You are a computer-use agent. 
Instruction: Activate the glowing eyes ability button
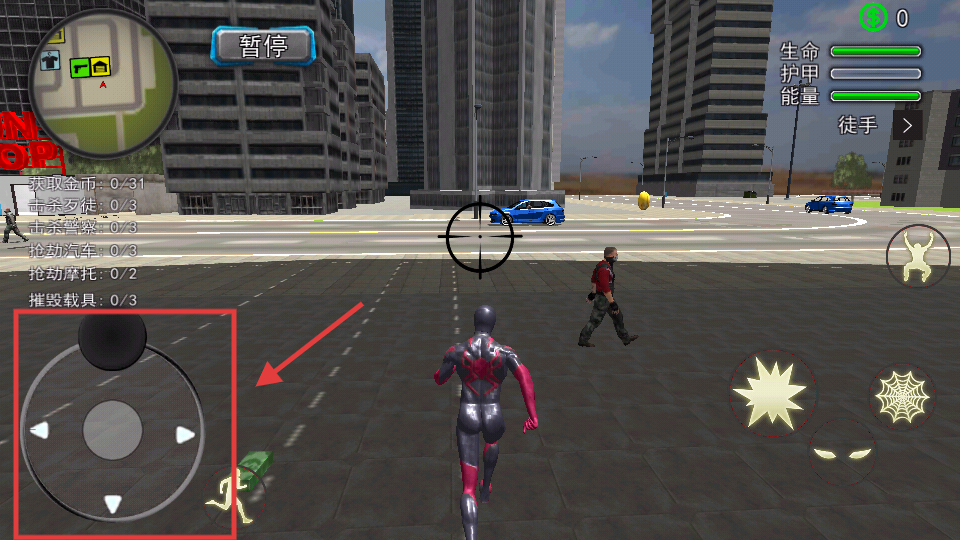[841, 453]
